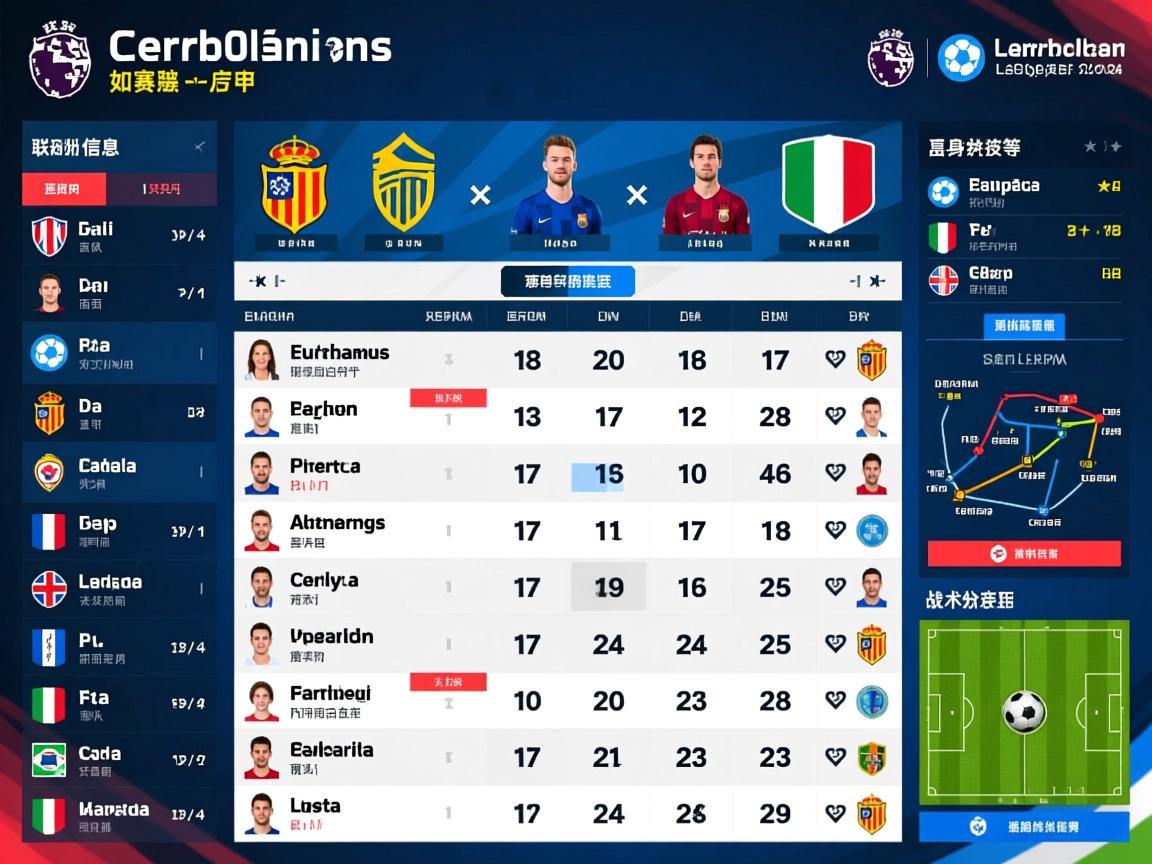
Task: Click the heart icon on the Barhon row
Action: [835, 416]
